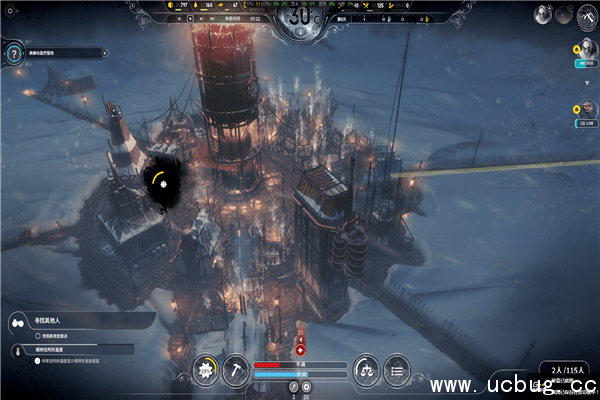Open the first round portrait button top right
600x400 pixels.
click(541, 15)
